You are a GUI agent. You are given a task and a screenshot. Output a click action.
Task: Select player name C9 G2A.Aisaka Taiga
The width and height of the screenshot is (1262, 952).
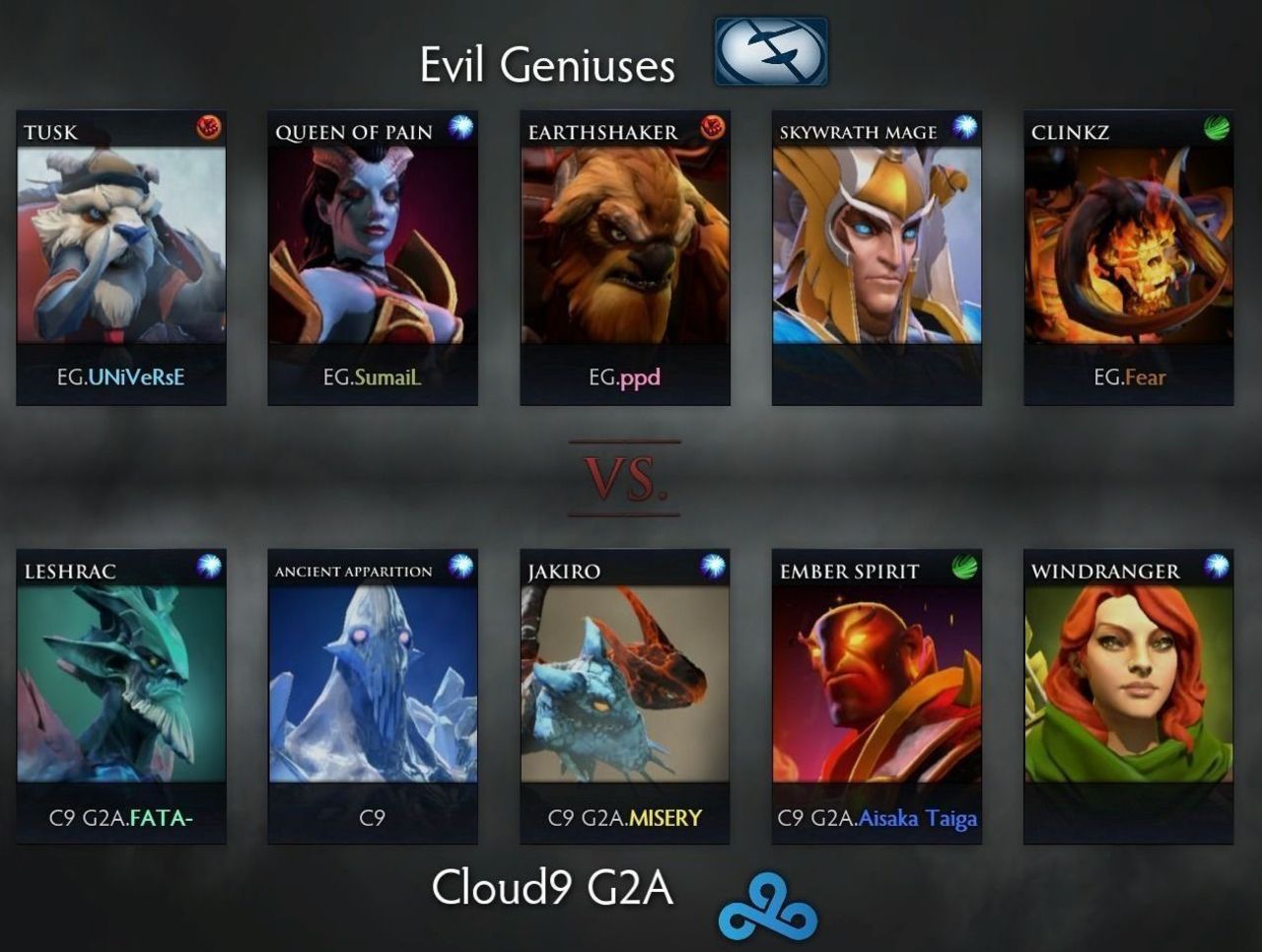click(x=876, y=818)
